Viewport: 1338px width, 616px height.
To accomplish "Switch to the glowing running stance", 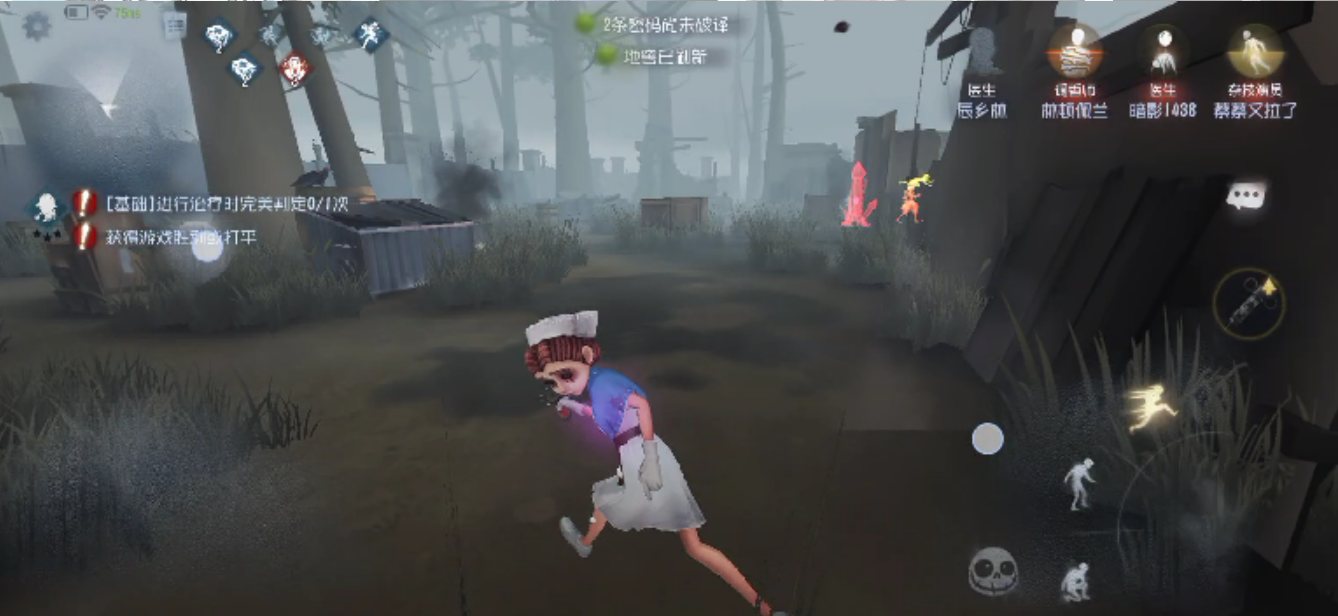I will click(1151, 407).
